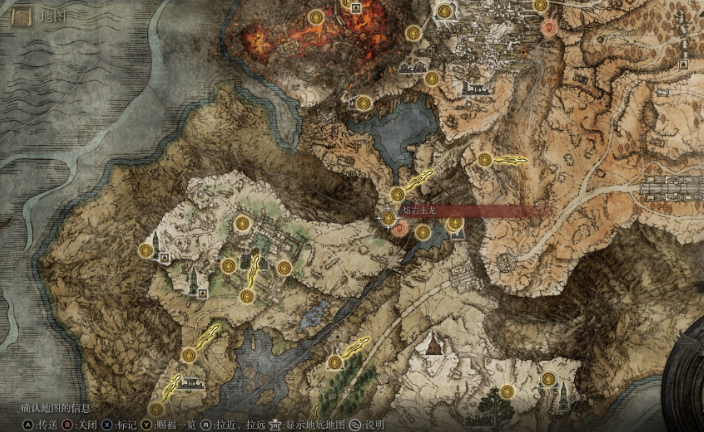Click the red marker near the northern city
704x432 pixels.
[548, 29]
